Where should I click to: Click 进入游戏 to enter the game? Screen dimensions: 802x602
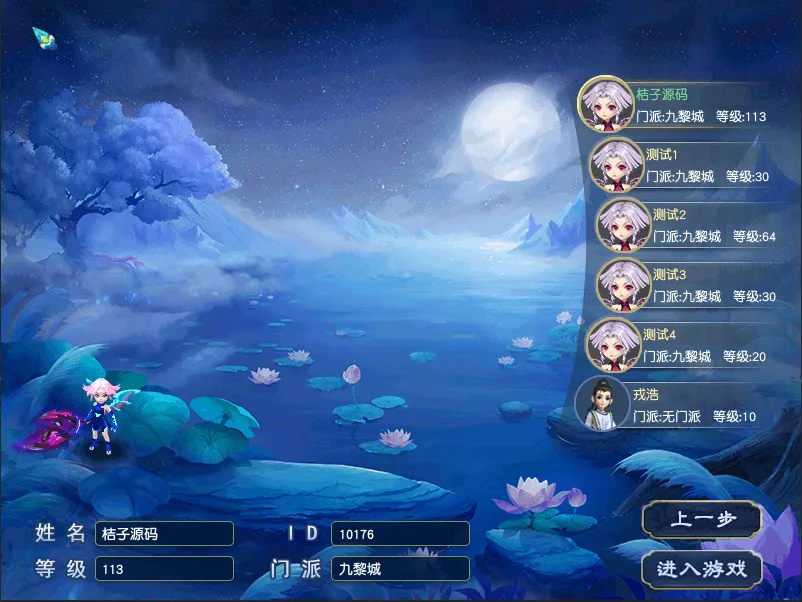tap(702, 569)
